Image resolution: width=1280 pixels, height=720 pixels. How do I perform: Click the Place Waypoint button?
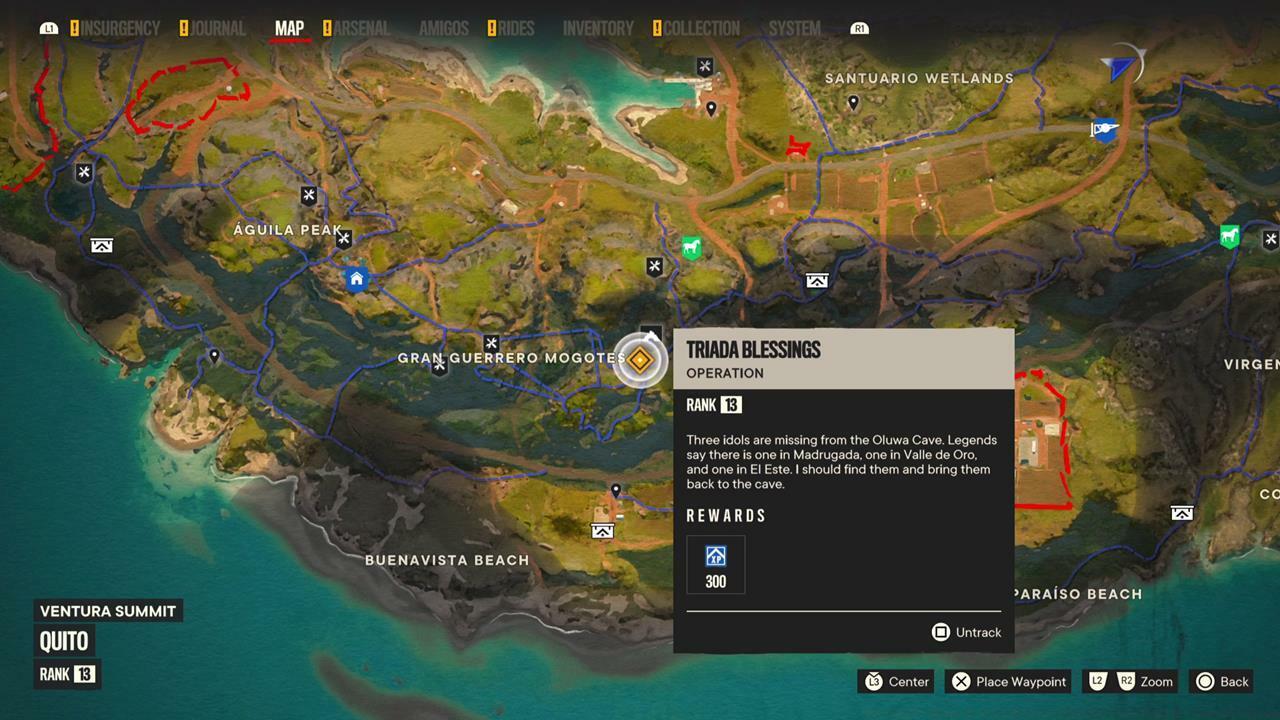(x=1008, y=682)
